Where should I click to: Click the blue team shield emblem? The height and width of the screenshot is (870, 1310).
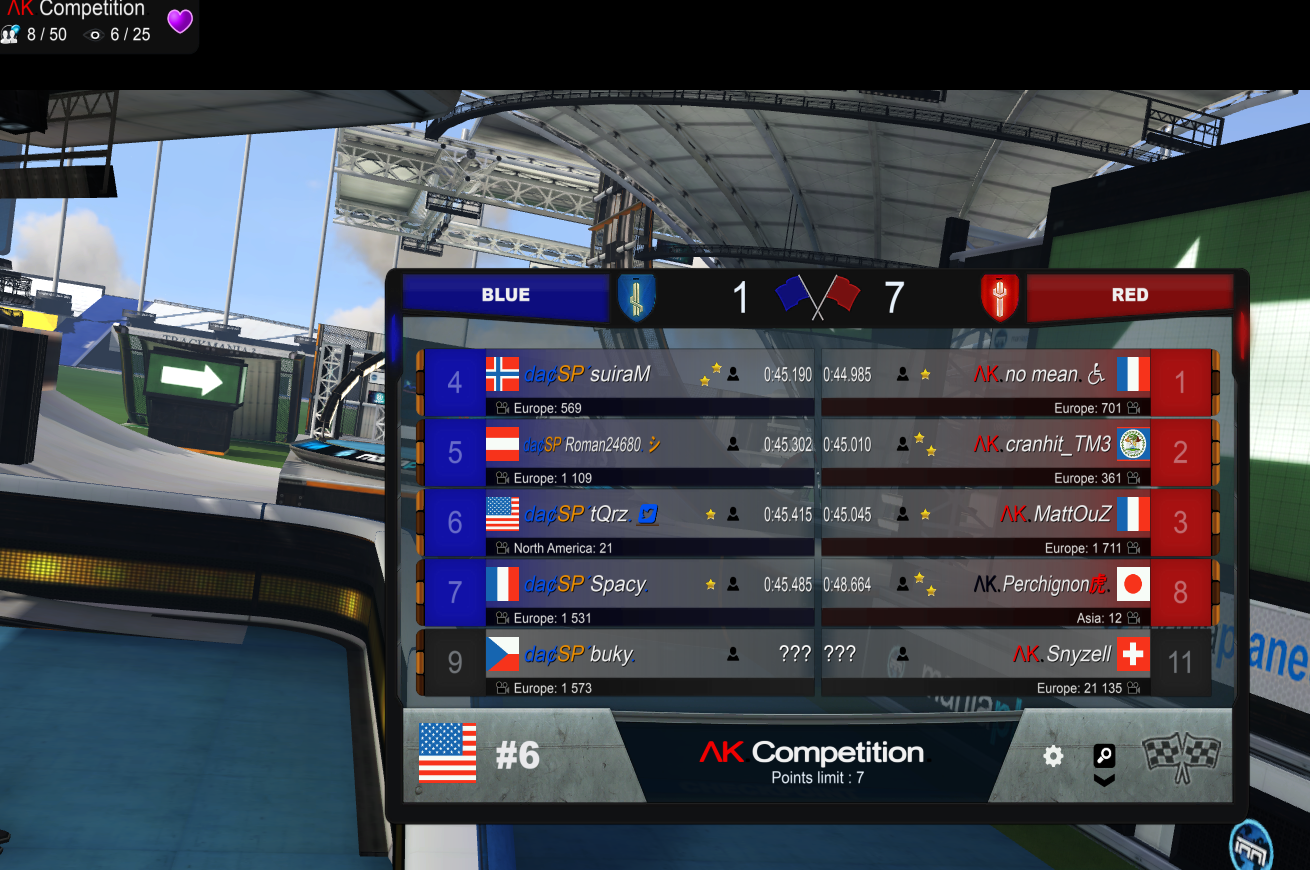636,297
